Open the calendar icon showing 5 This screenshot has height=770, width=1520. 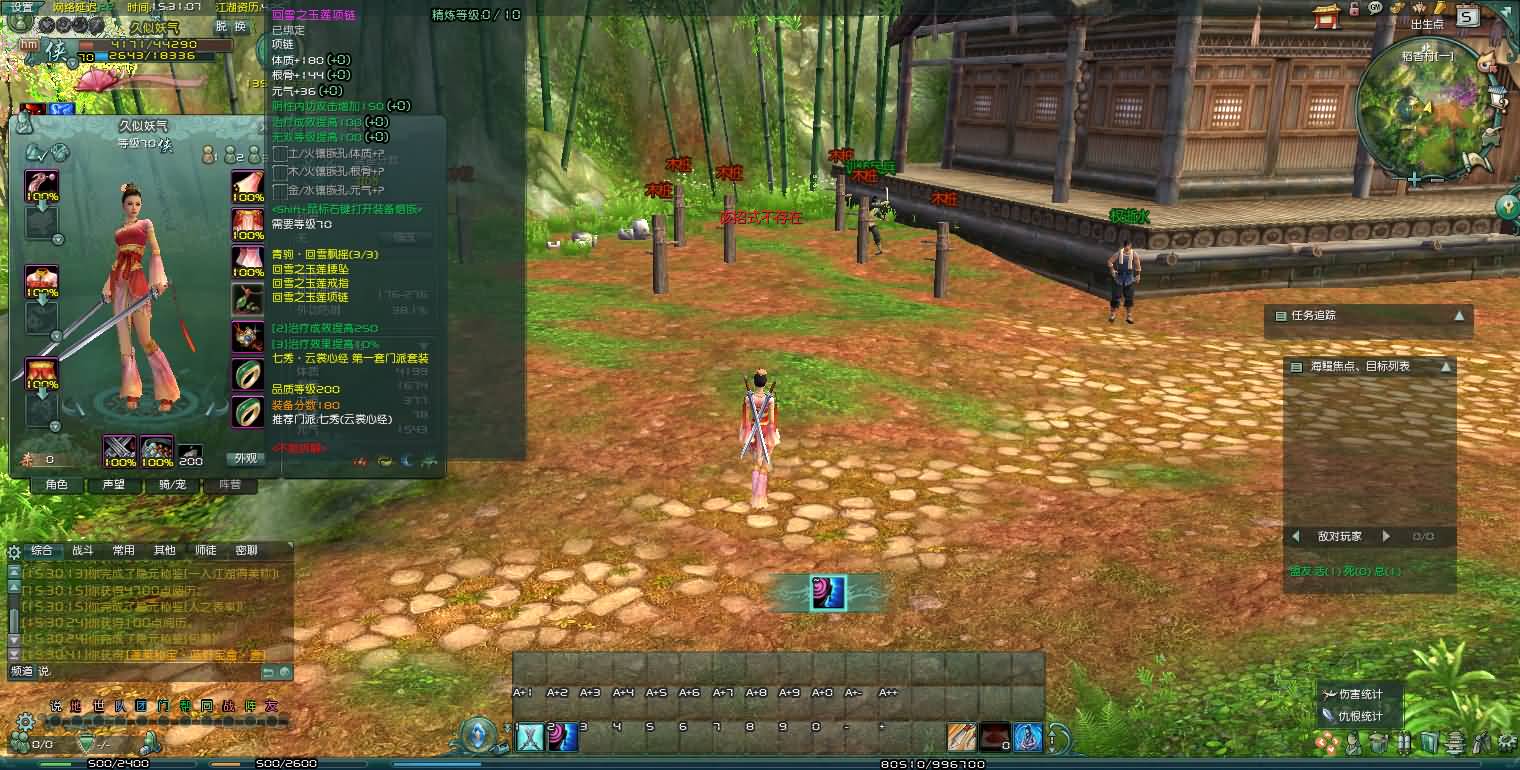pyautogui.click(x=1467, y=16)
